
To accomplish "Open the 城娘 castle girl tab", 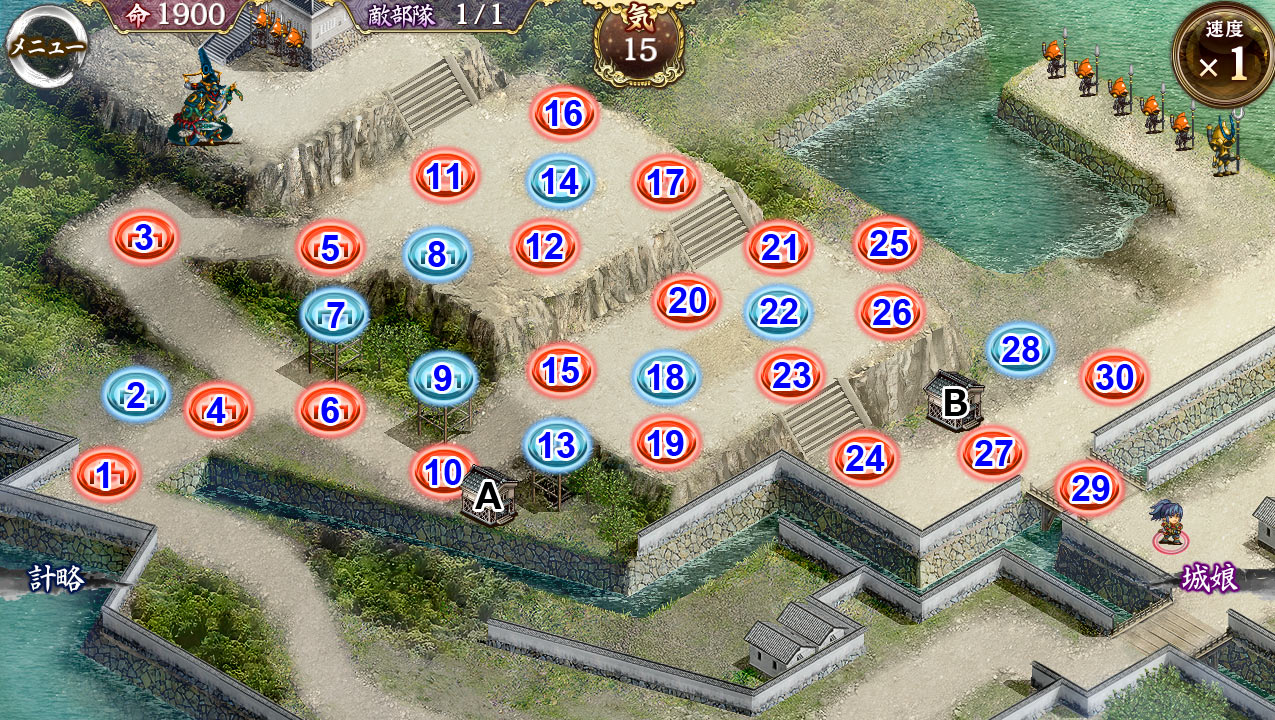I will tap(1210, 578).
